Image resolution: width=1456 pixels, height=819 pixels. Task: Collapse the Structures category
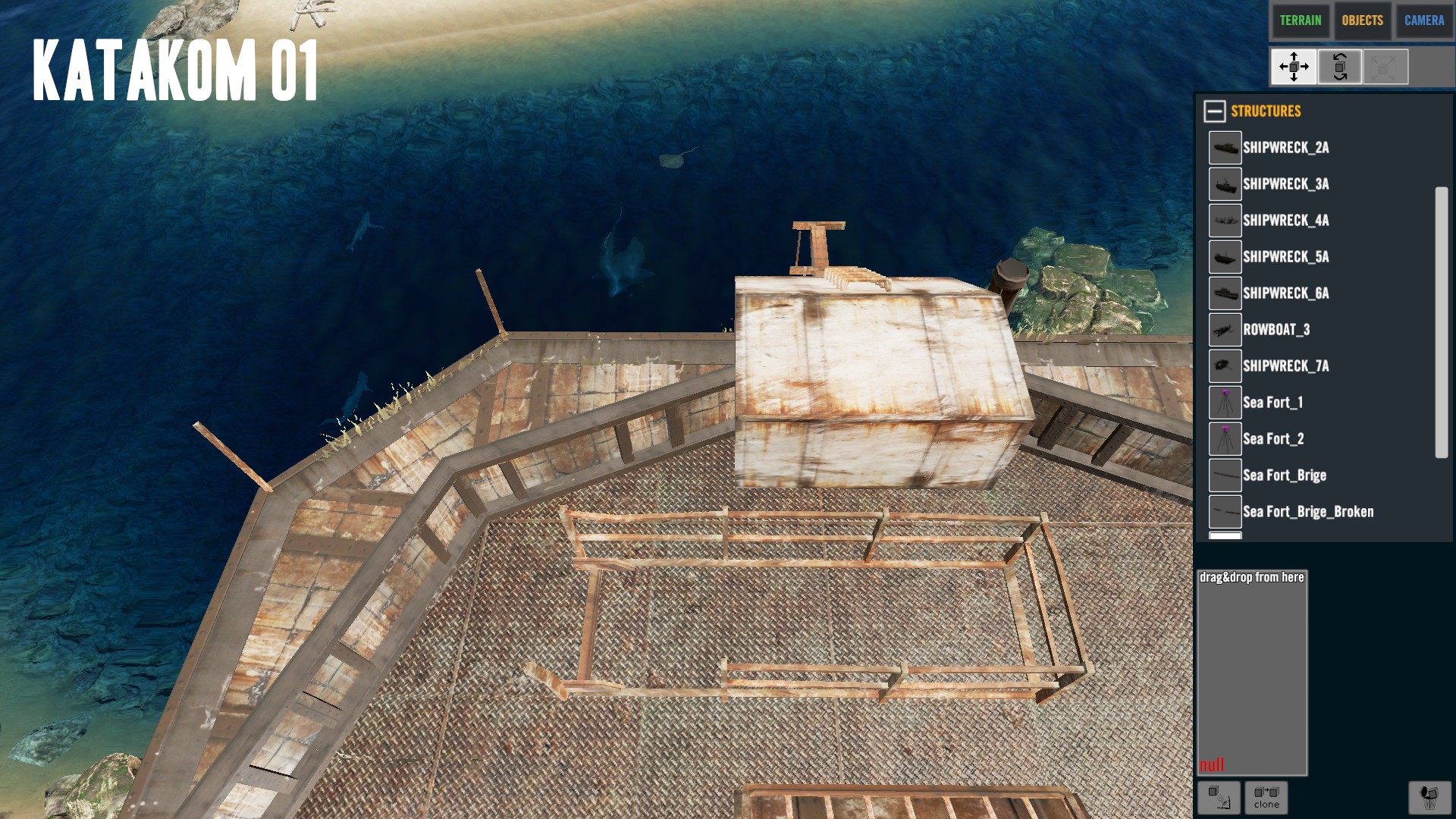[x=1214, y=111]
